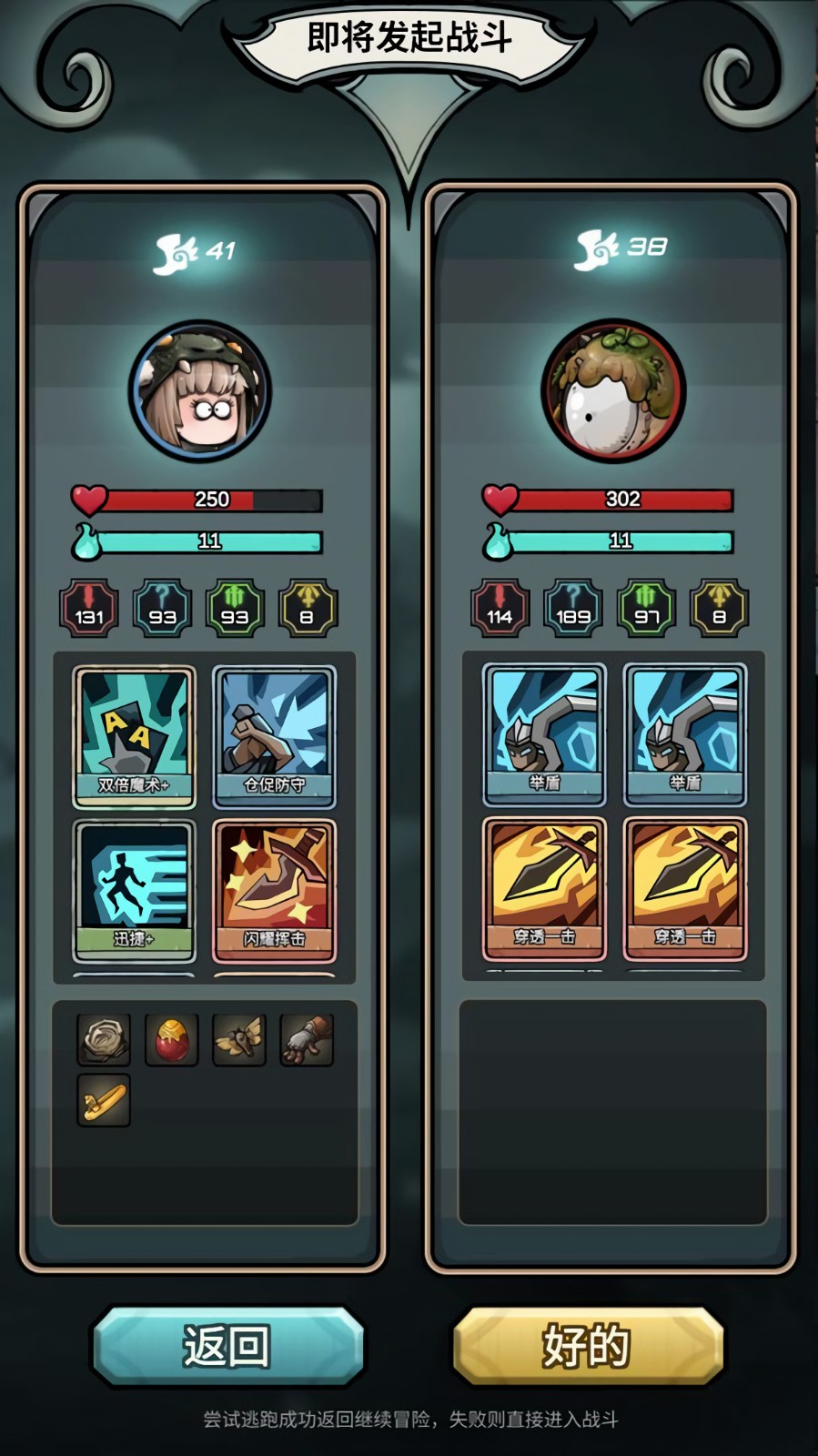Image resolution: width=818 pixels, height=1456 pixels.
Task: Select the red and gold egg relic
Action: click(x=171, y=1039)
